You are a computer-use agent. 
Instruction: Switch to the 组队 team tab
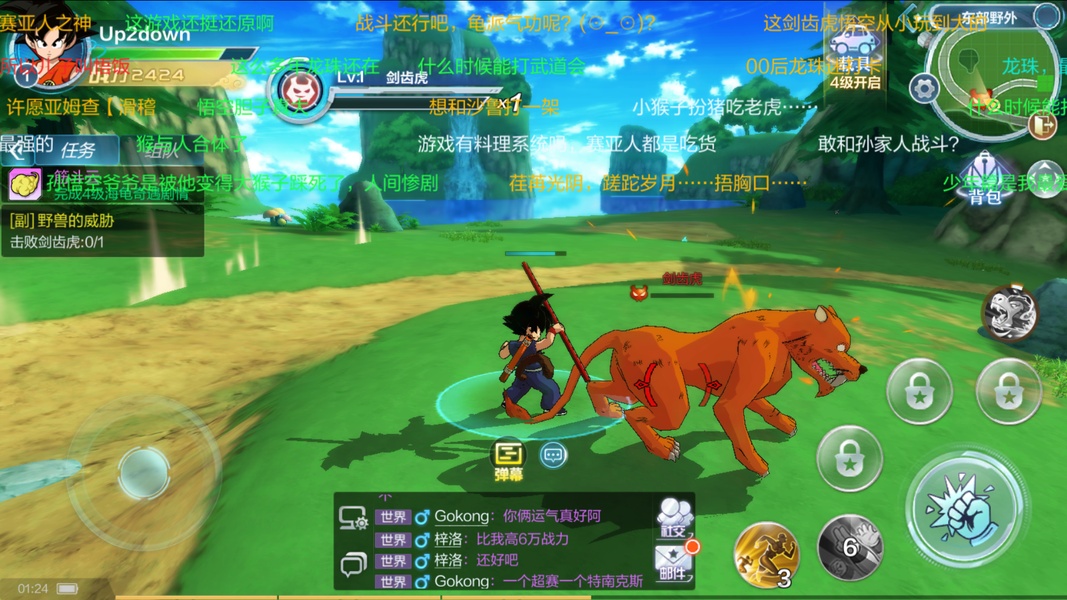(161, 151)
